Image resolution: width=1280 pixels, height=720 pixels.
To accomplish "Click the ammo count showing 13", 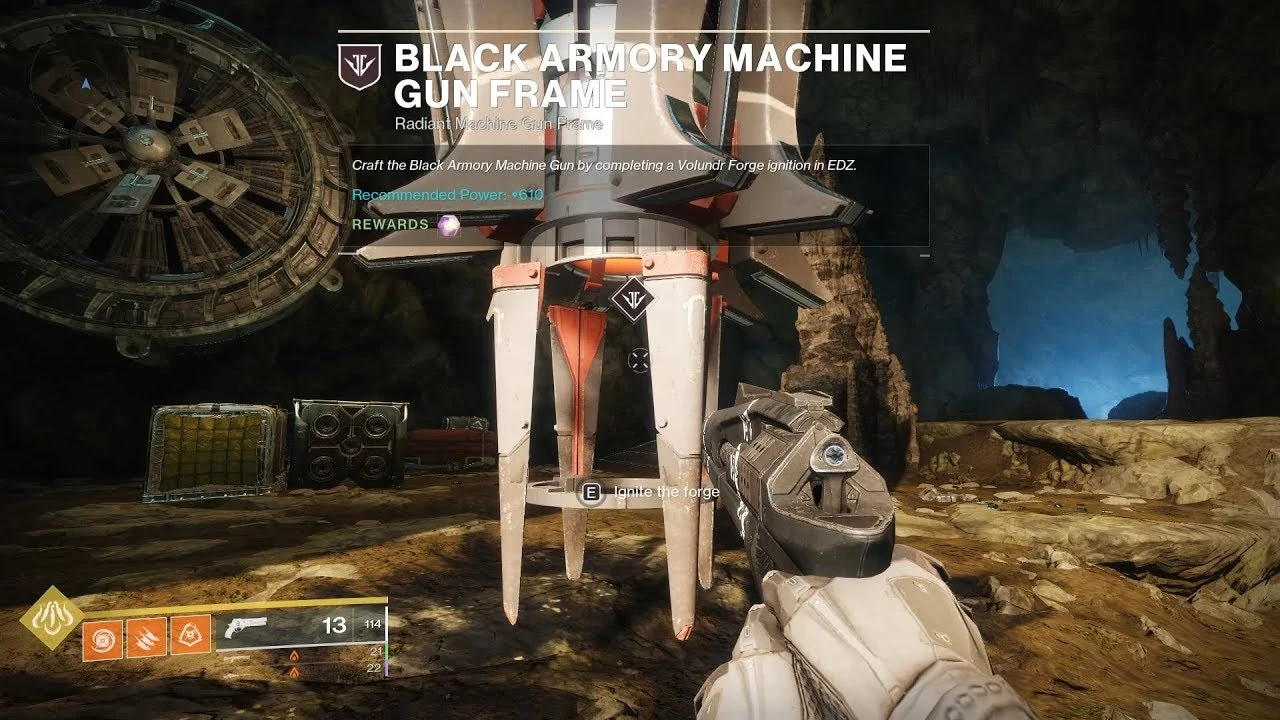I will (x=337, y=625).
